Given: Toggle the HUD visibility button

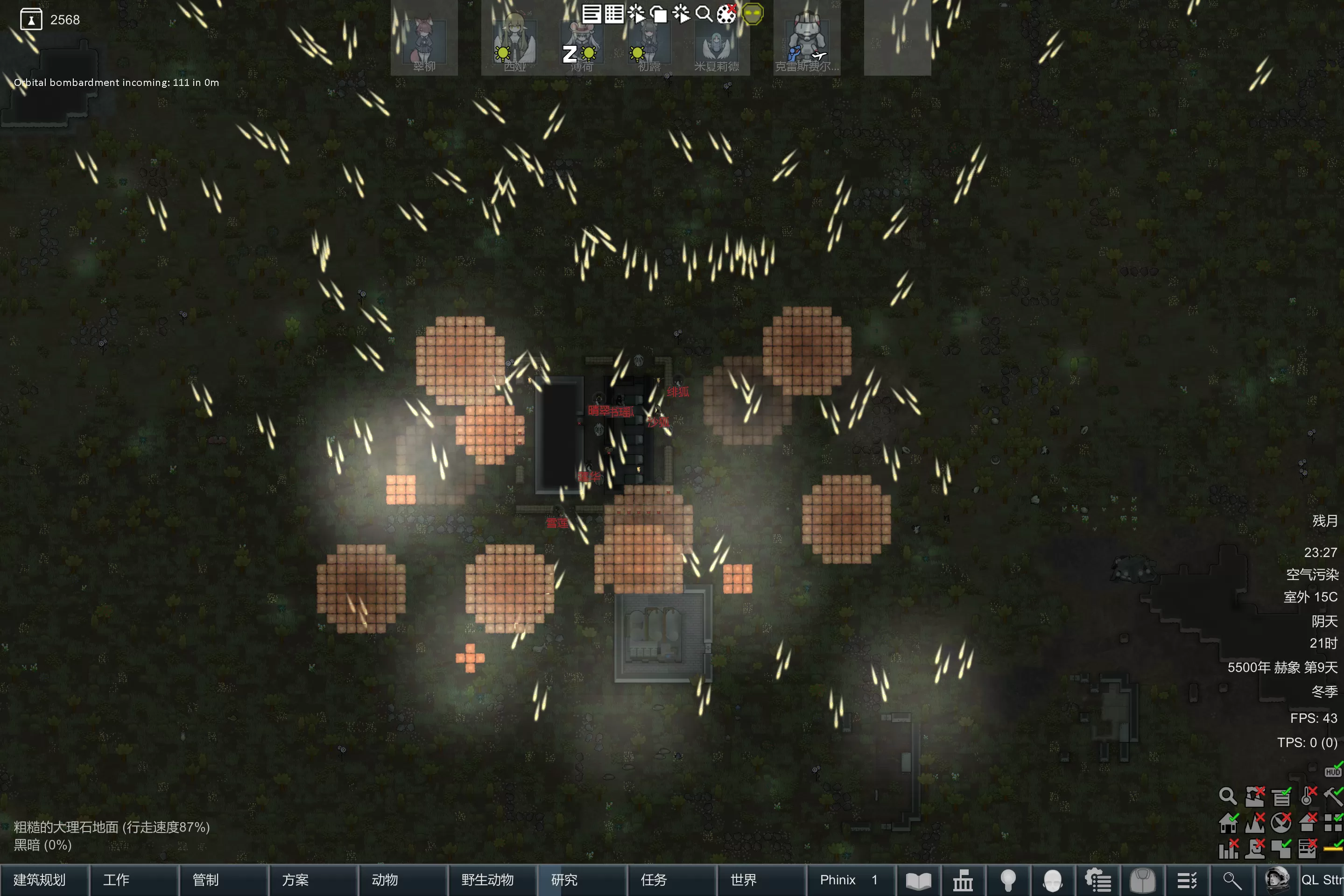Looking at the screenshot, I should (x=1333, y=771).
